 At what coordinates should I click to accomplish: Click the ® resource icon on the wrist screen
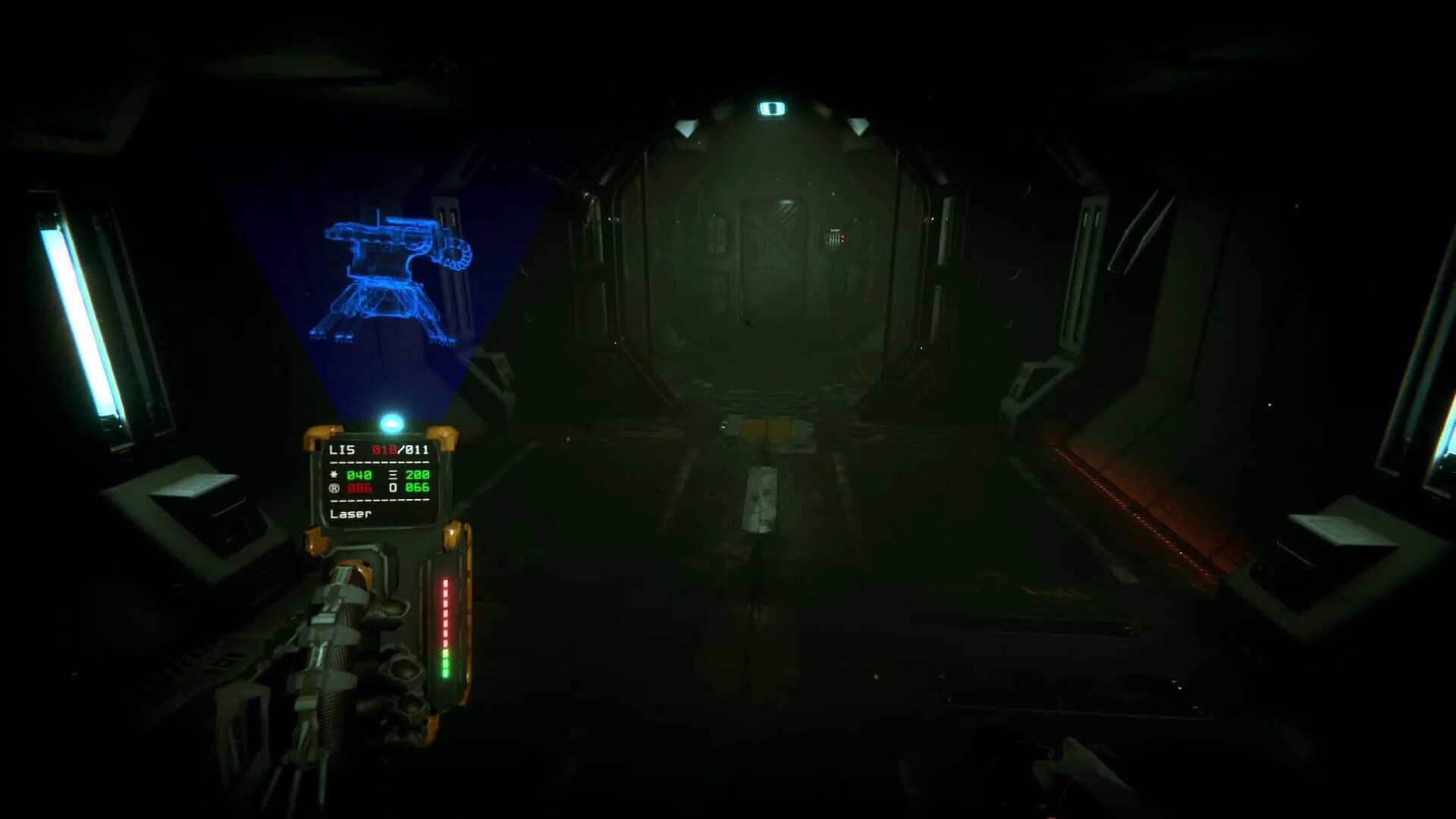pyautogui.click(x=334, y=488)
